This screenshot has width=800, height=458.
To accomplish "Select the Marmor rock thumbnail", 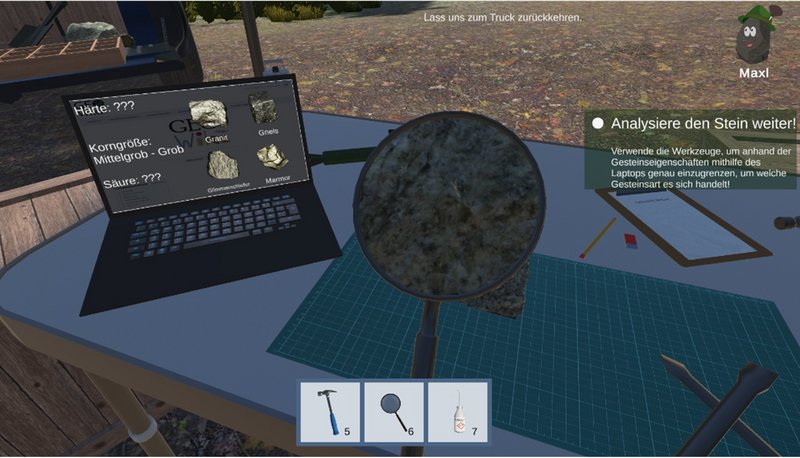I will click(x=272, y=160).
